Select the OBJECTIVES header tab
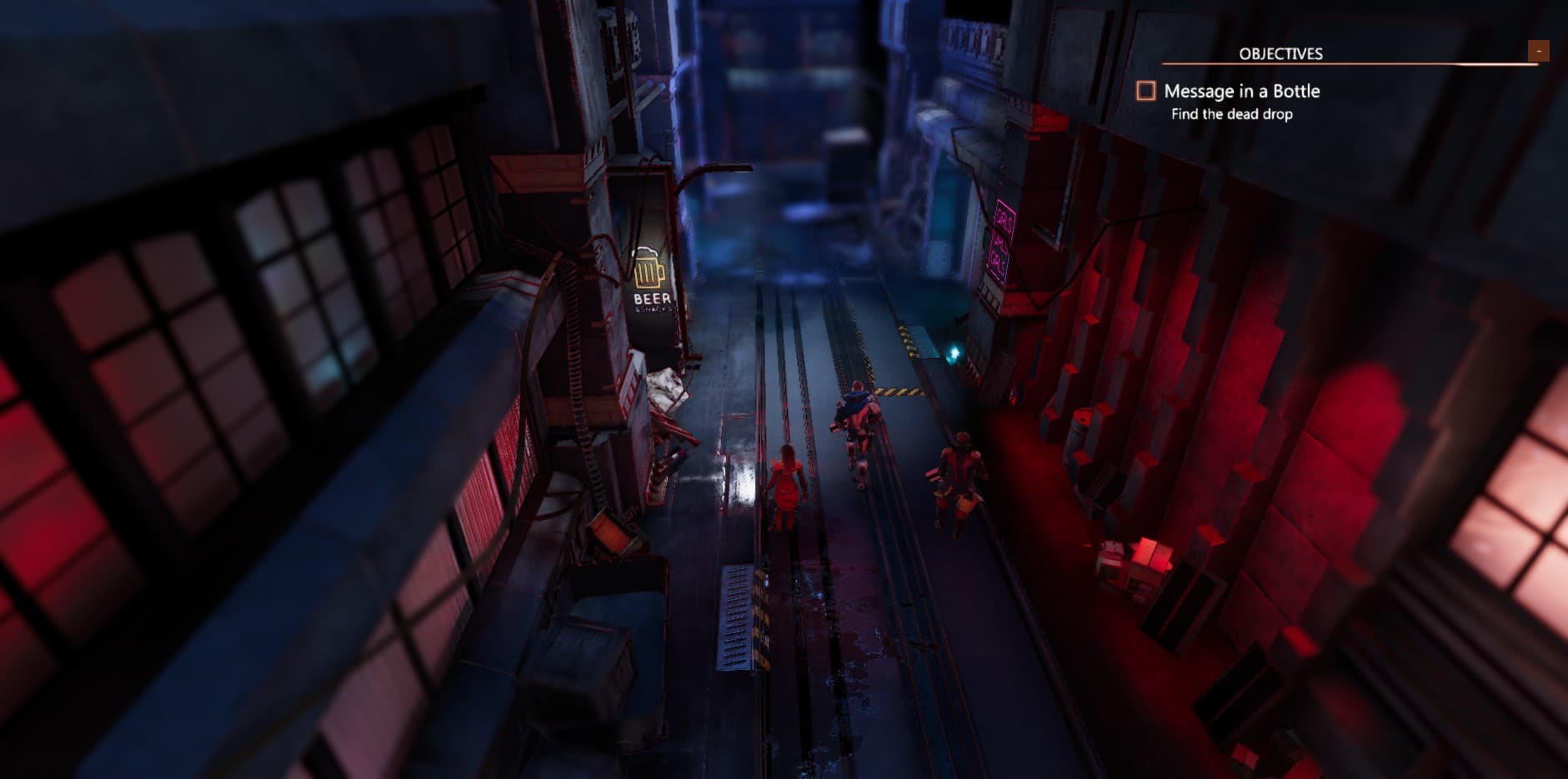 pyautogui.click(x=1280, y=52)
